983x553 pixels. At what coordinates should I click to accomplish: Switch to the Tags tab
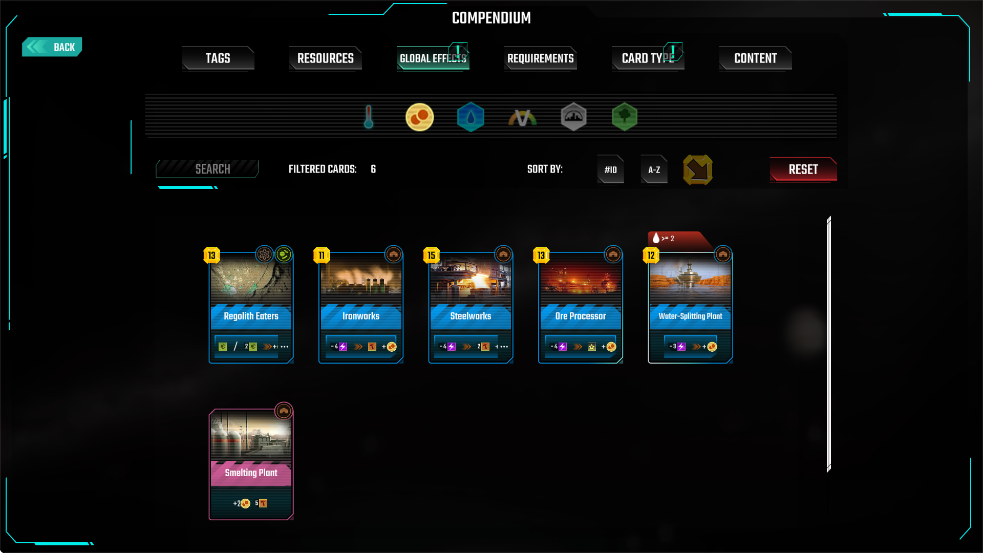218,59
